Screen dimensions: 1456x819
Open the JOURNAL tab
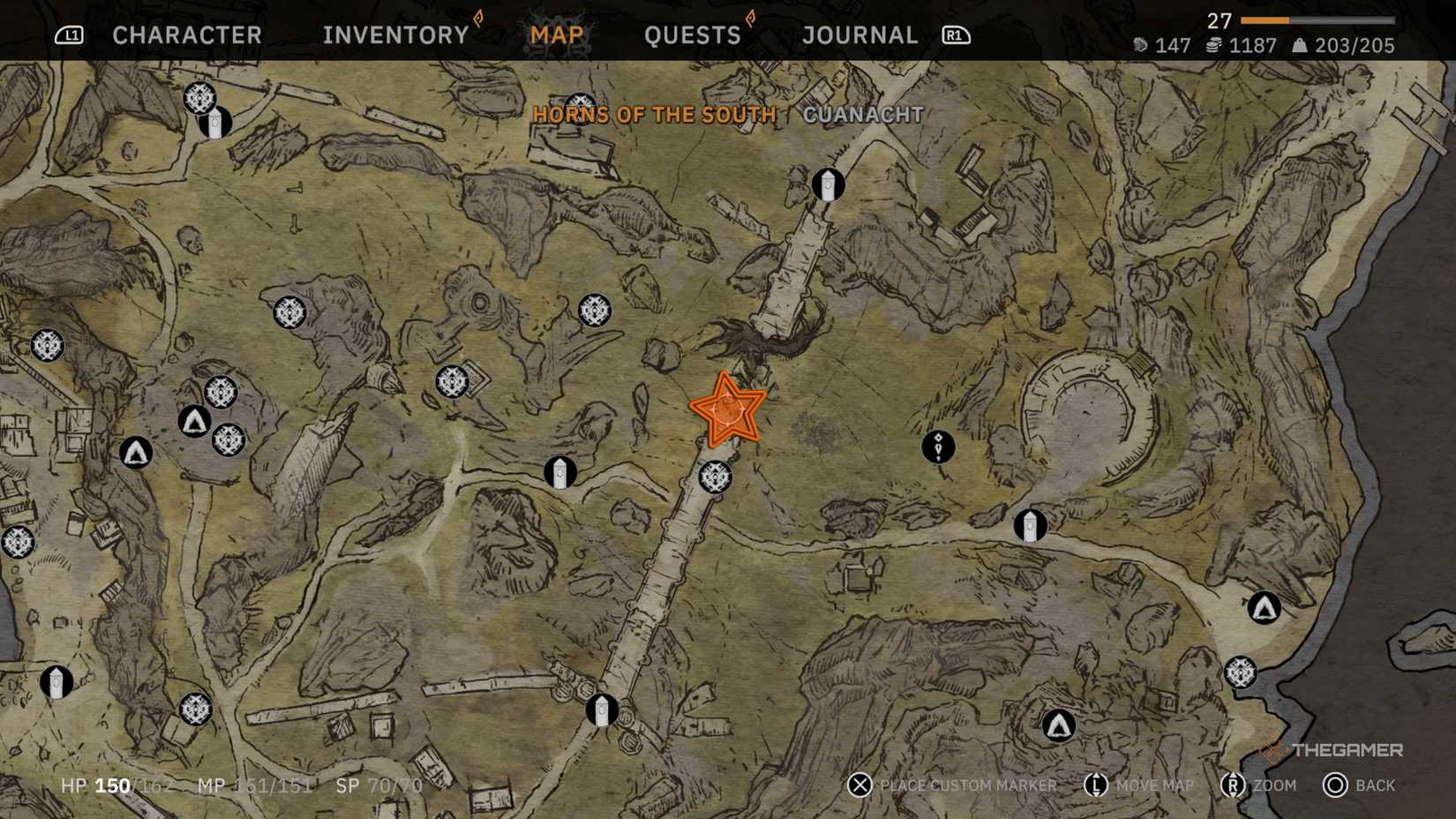859,34
